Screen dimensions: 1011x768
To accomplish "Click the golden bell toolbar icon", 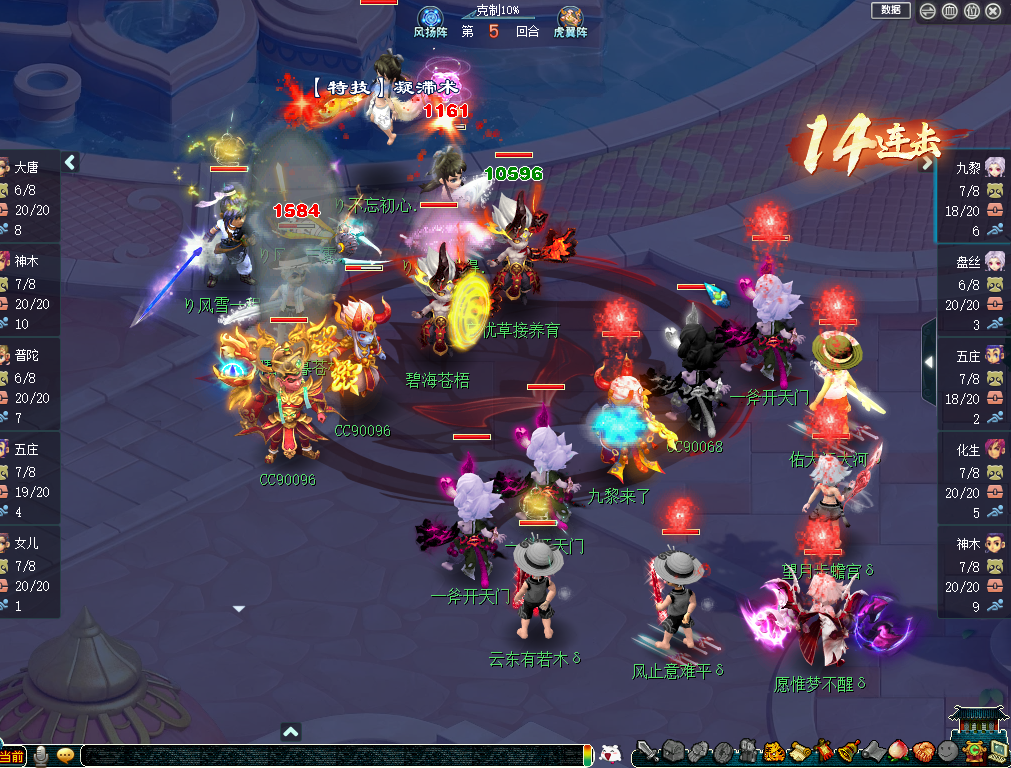I will [848, 751].
